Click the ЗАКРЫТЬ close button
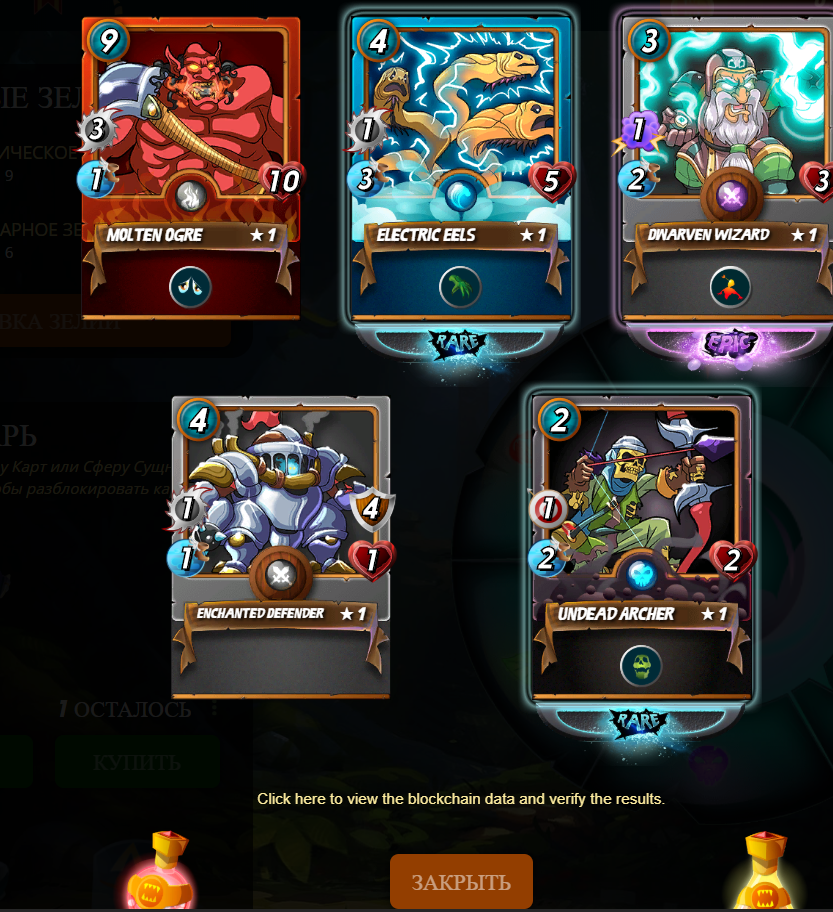 click(461, 882)
